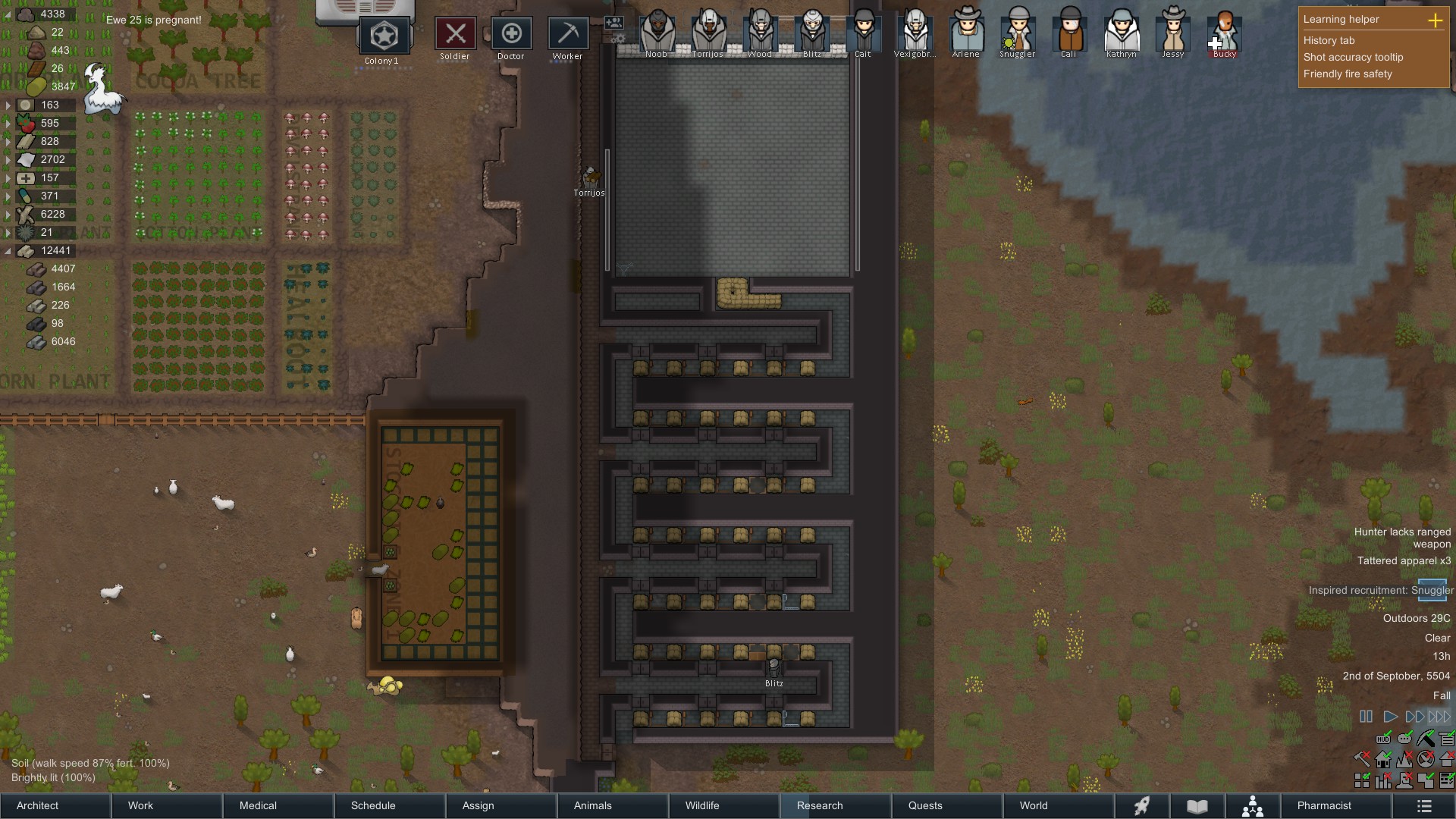Image resolution: width=1456 pixels, height=819 pixels.
Task: Toggle zone visibility overlay
Action: (1362, 780)
